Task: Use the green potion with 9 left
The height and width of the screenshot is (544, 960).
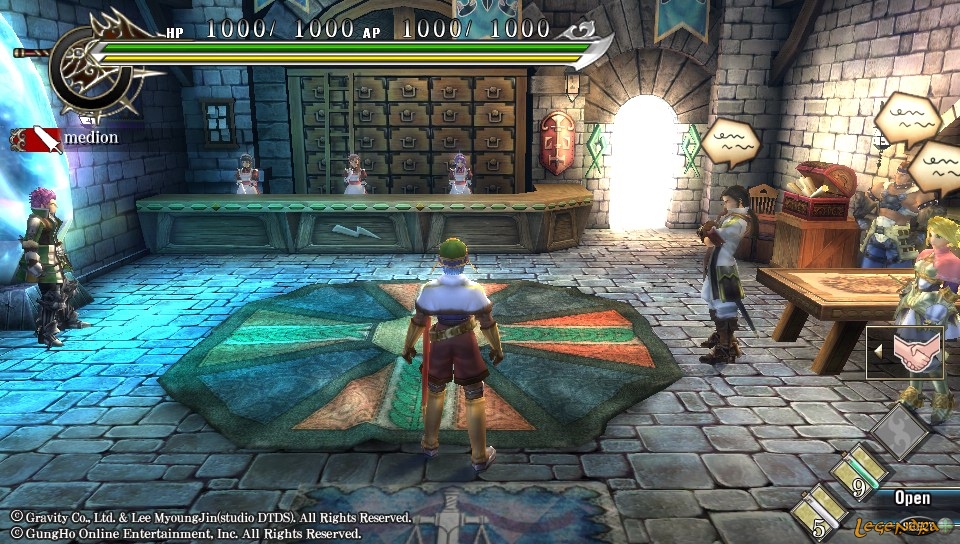Action: 863,473
